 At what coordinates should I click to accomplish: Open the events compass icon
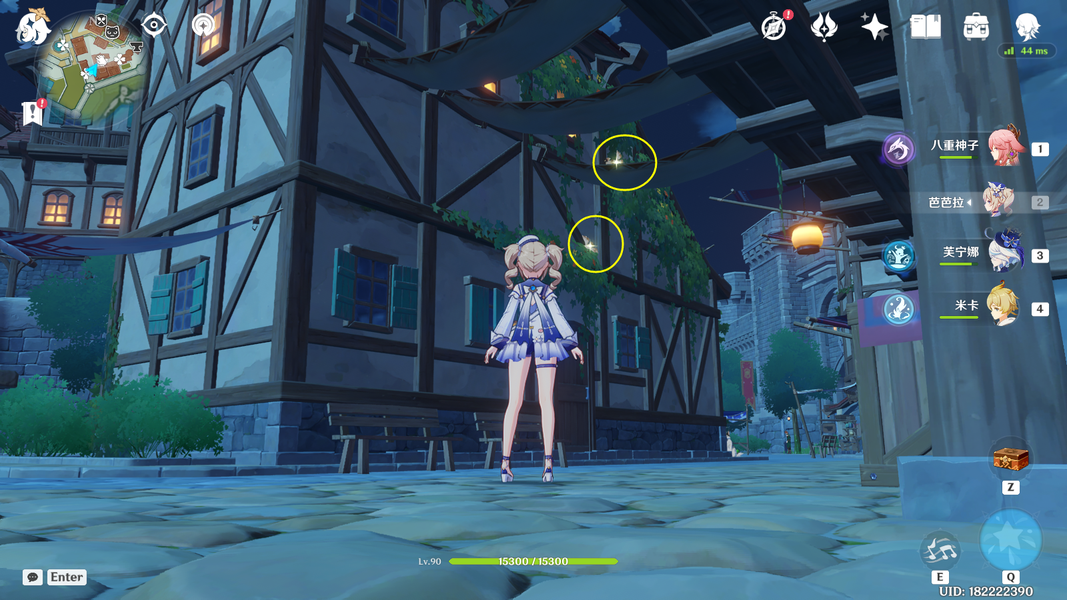tap(774, 27)
